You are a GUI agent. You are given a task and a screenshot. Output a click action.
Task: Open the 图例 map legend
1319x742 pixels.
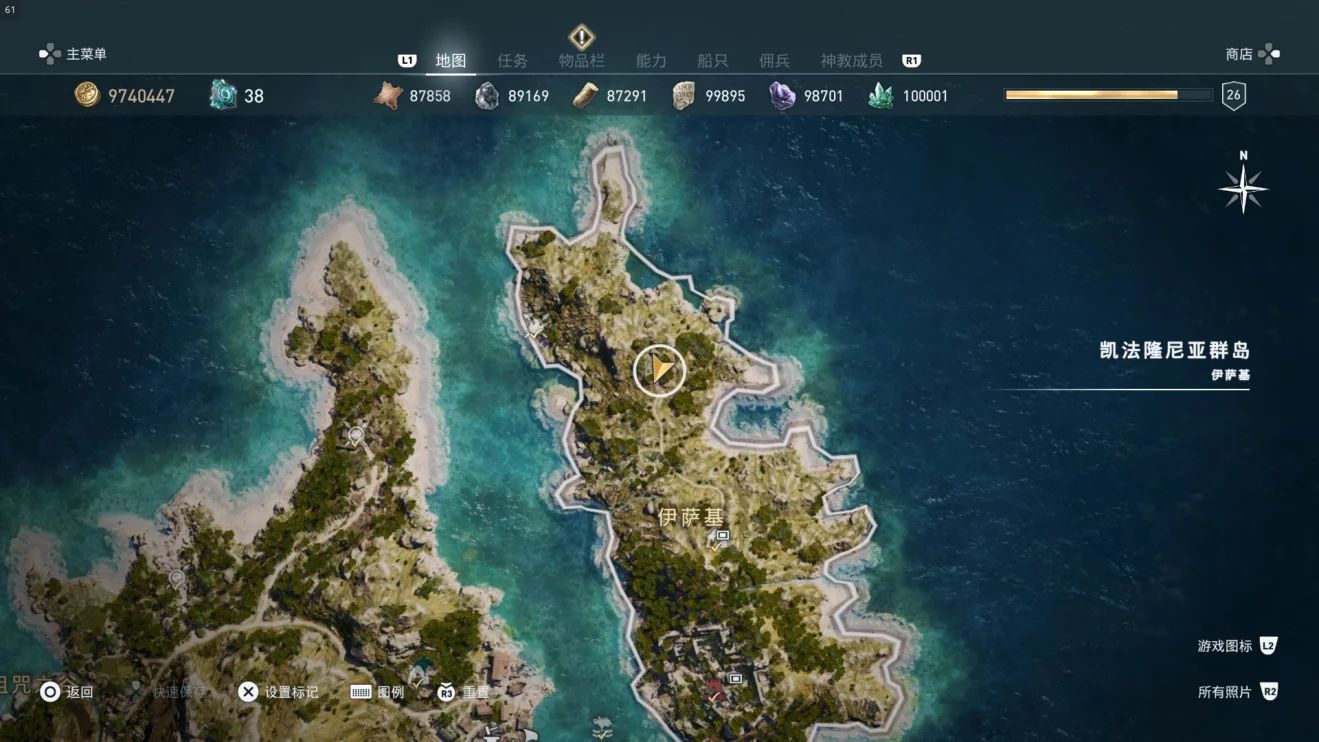click(378, 692)
